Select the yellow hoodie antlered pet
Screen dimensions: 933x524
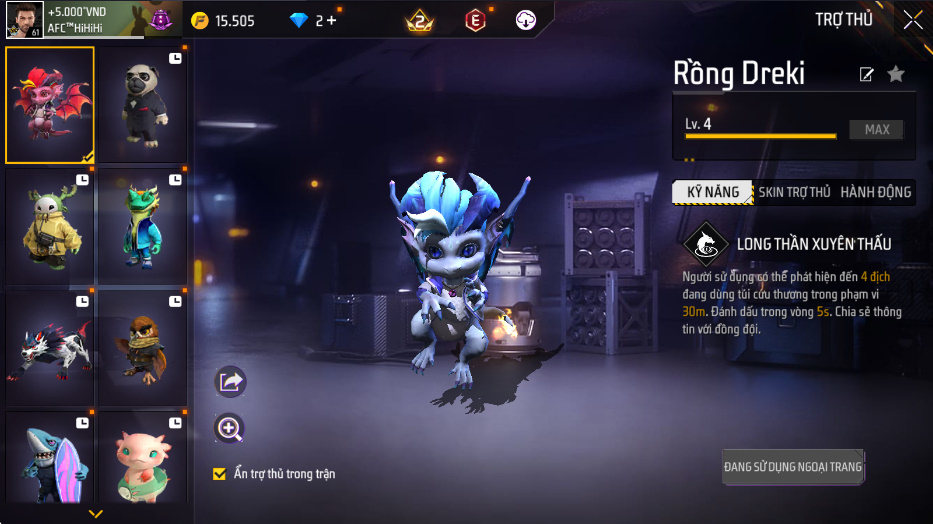coord(50,227)
